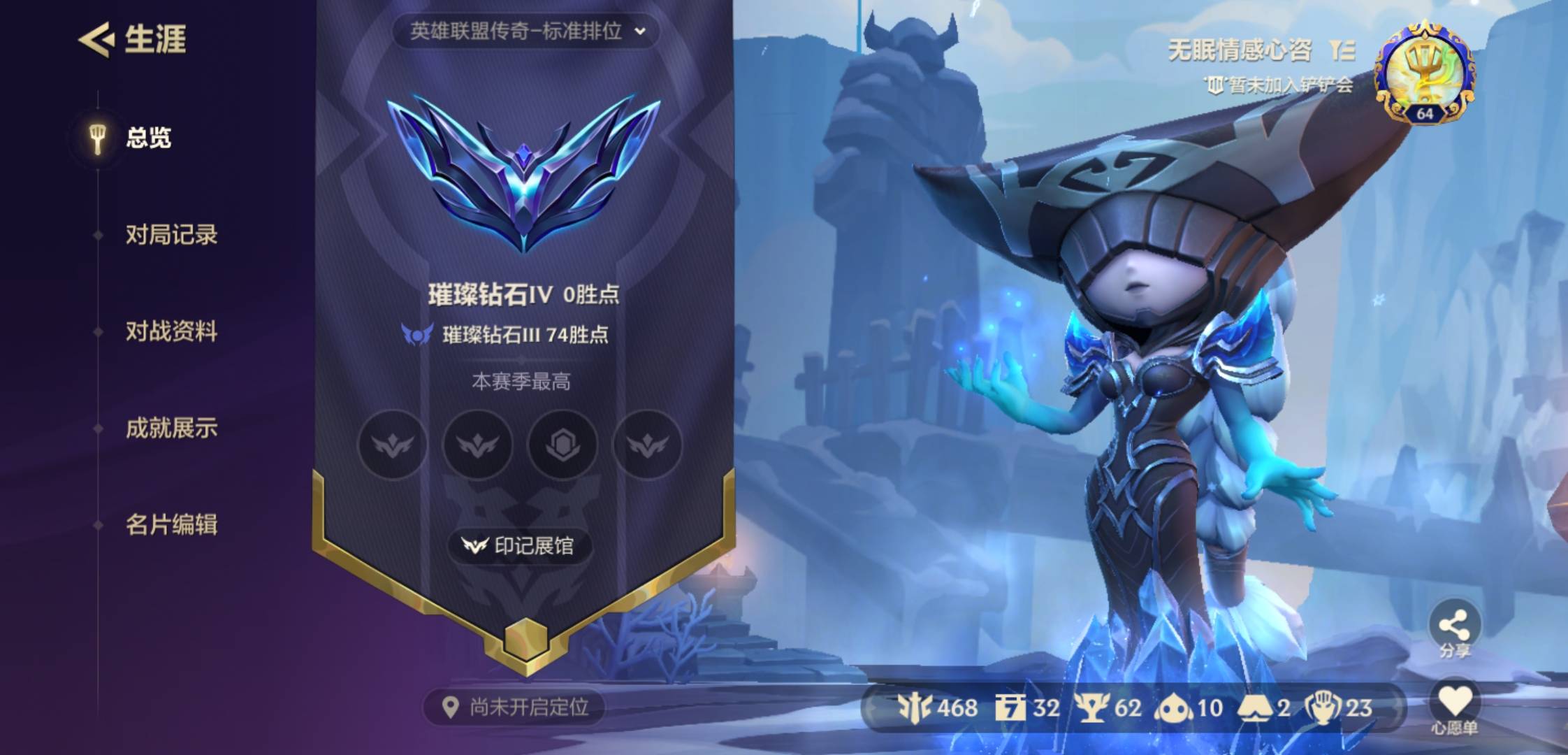Go back using the 生涯 arrow
The width and height of the screenshot is (1568, 755).
(x=96, y=39)
